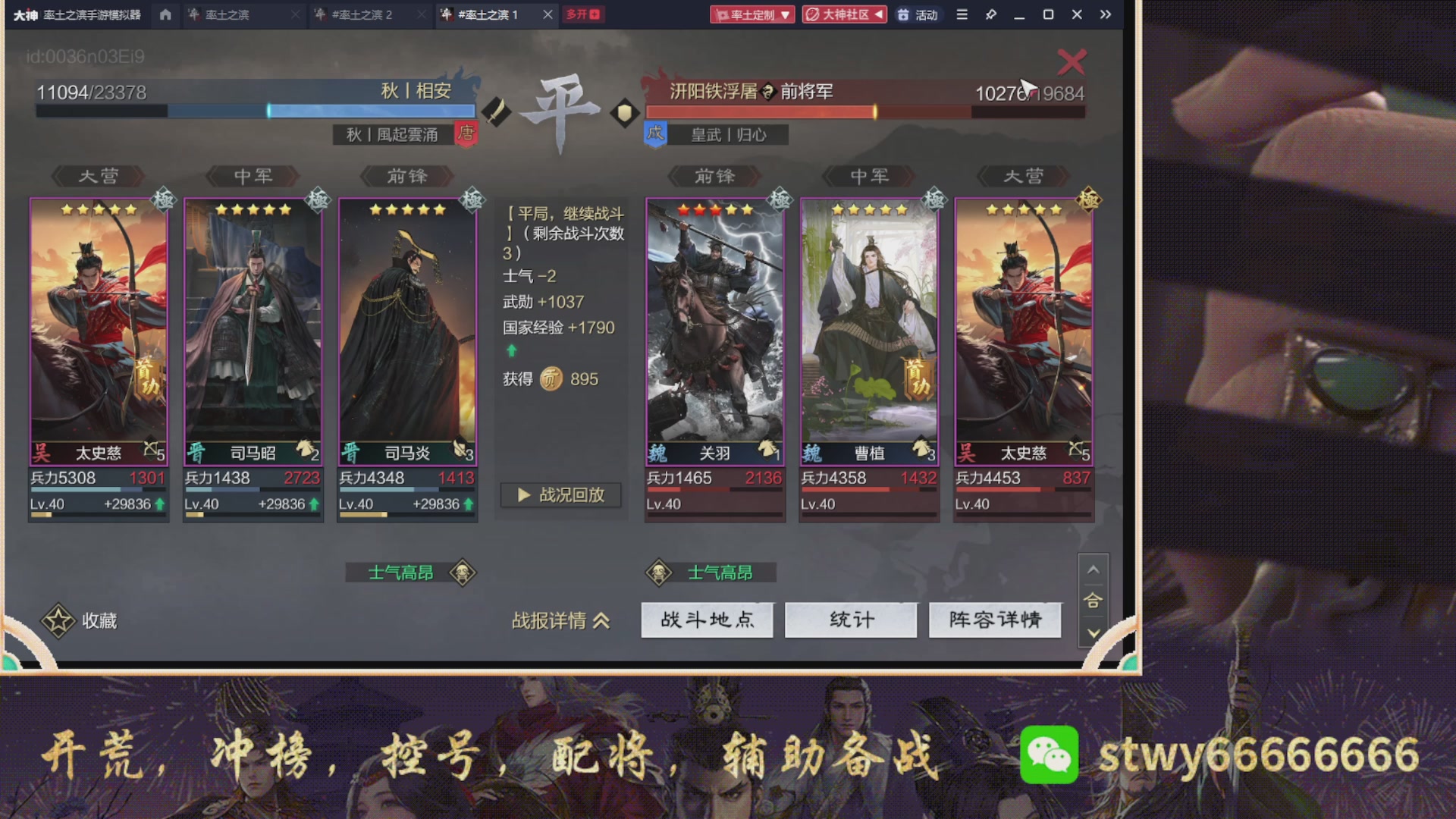Click the 合 navigation icon on right edge
Image resolution: width=1456 pixels, height=819 pixels.
(1094, 601)
